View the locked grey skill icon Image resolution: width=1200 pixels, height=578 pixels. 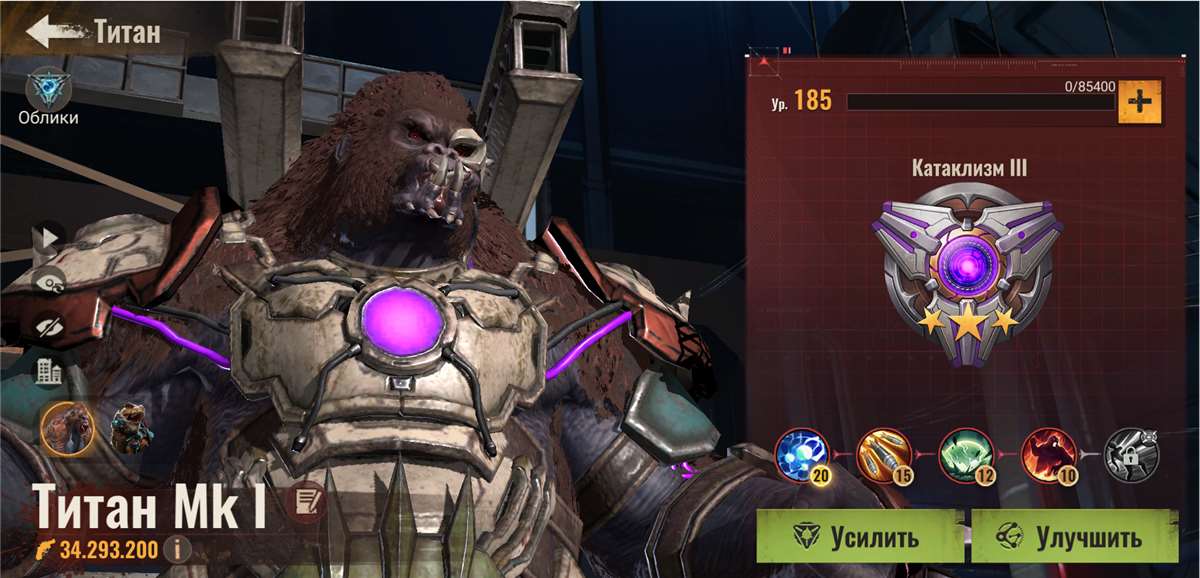pos(1130,455)
